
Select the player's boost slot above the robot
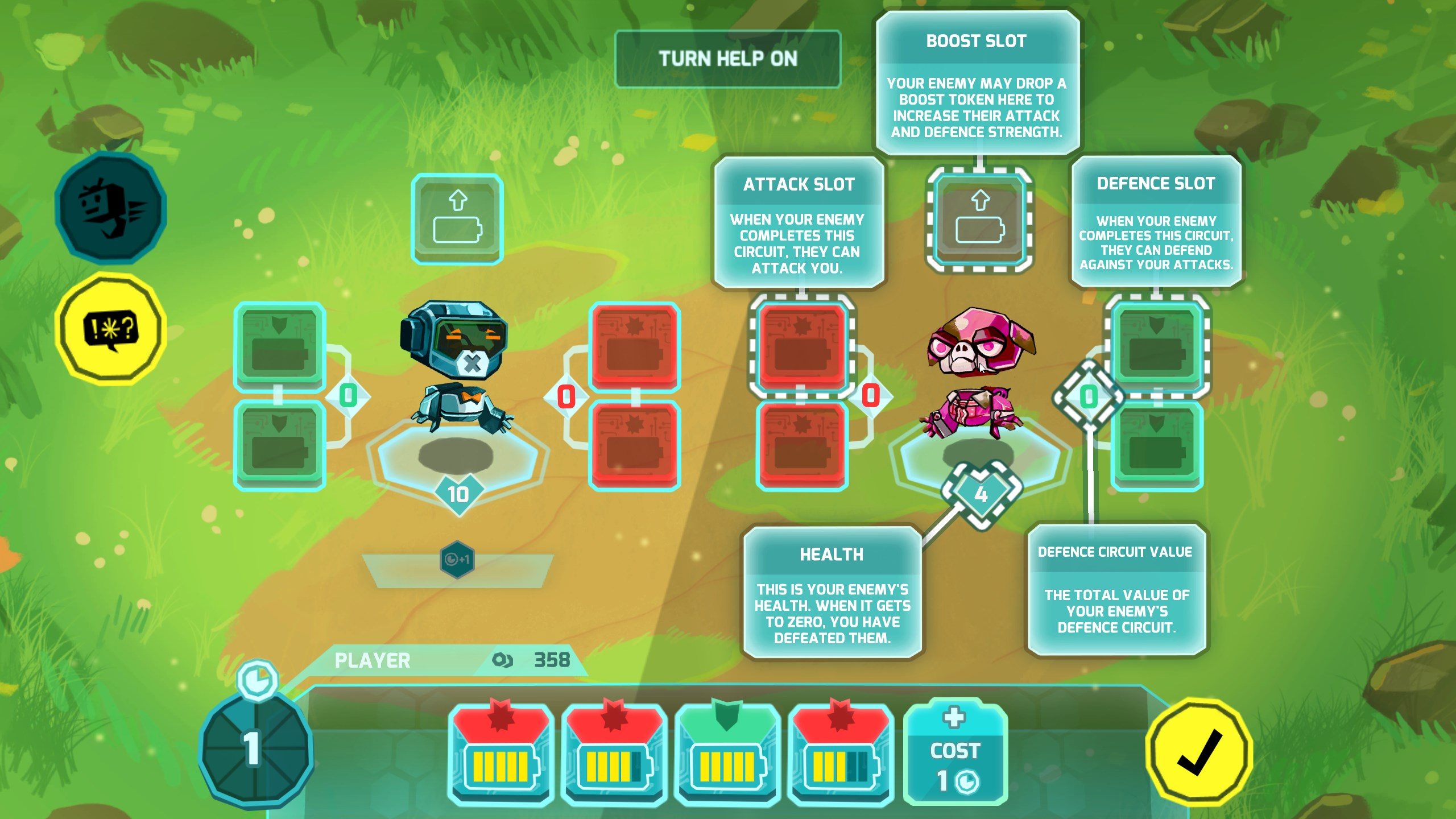(457, 220)
